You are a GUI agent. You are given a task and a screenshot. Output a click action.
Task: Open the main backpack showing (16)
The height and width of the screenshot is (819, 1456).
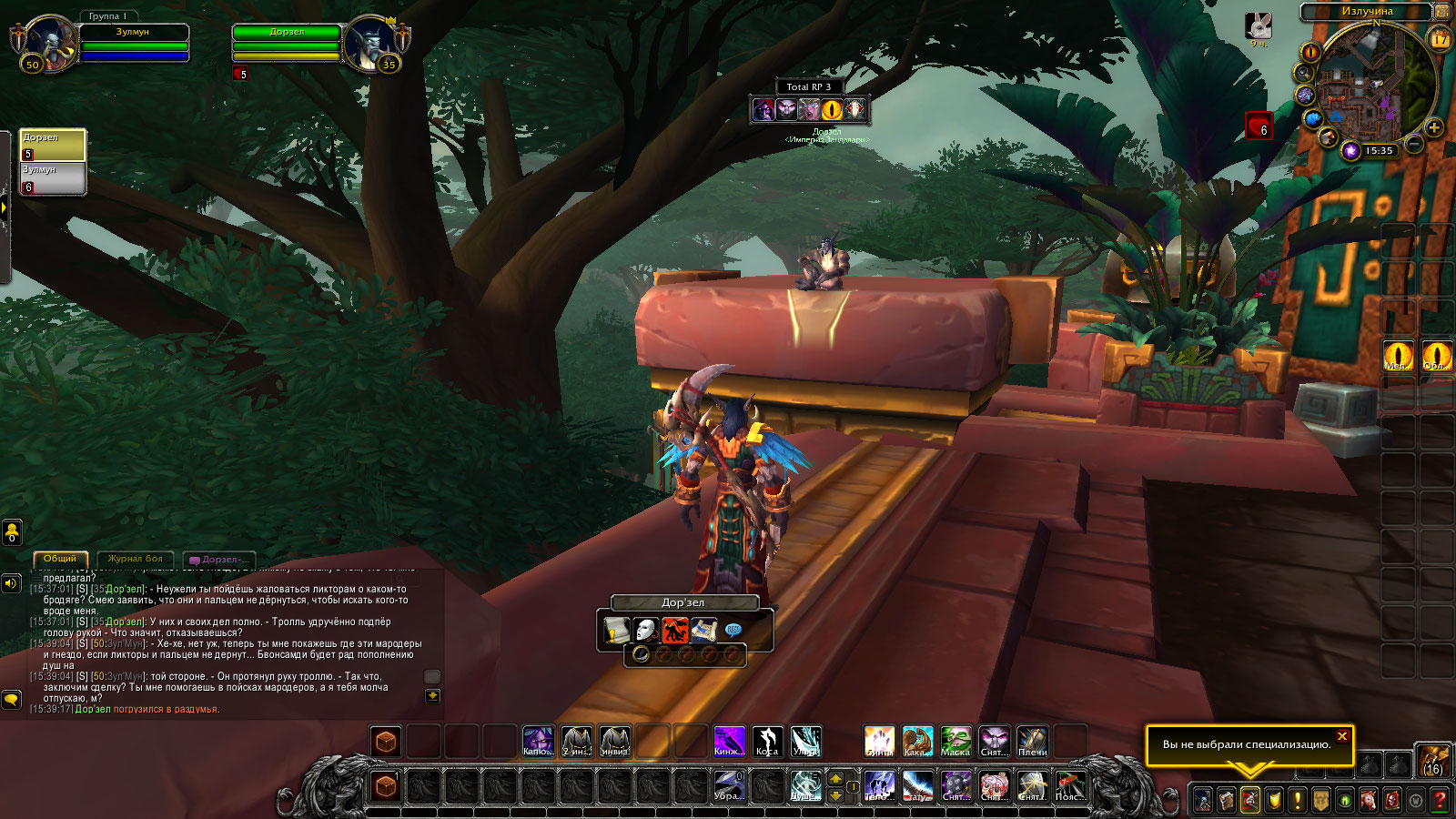click(1432, 760)
